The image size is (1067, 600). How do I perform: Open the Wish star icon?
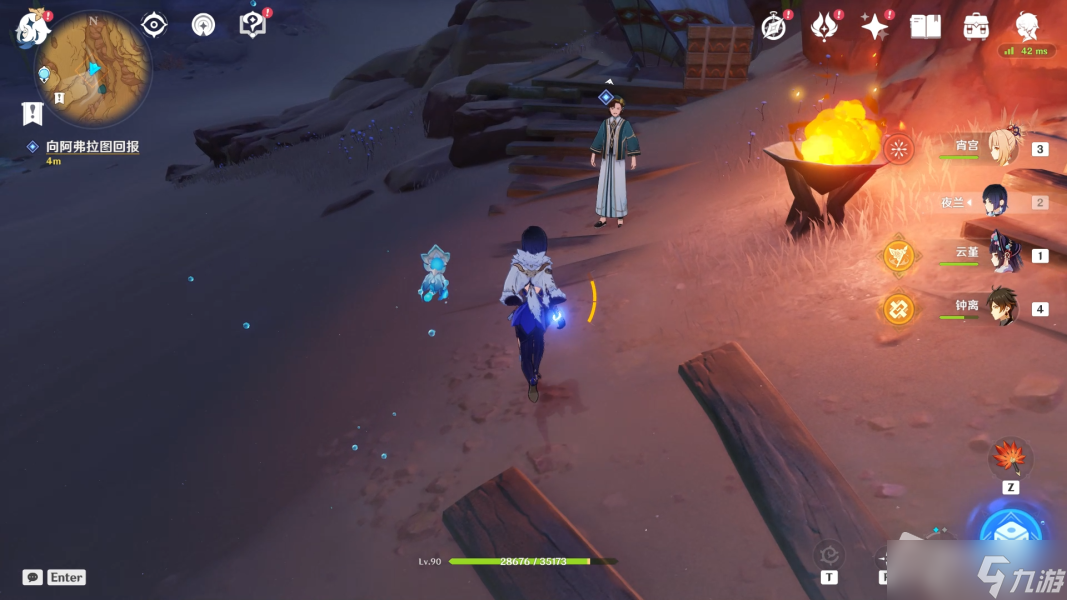click(875, 27)
